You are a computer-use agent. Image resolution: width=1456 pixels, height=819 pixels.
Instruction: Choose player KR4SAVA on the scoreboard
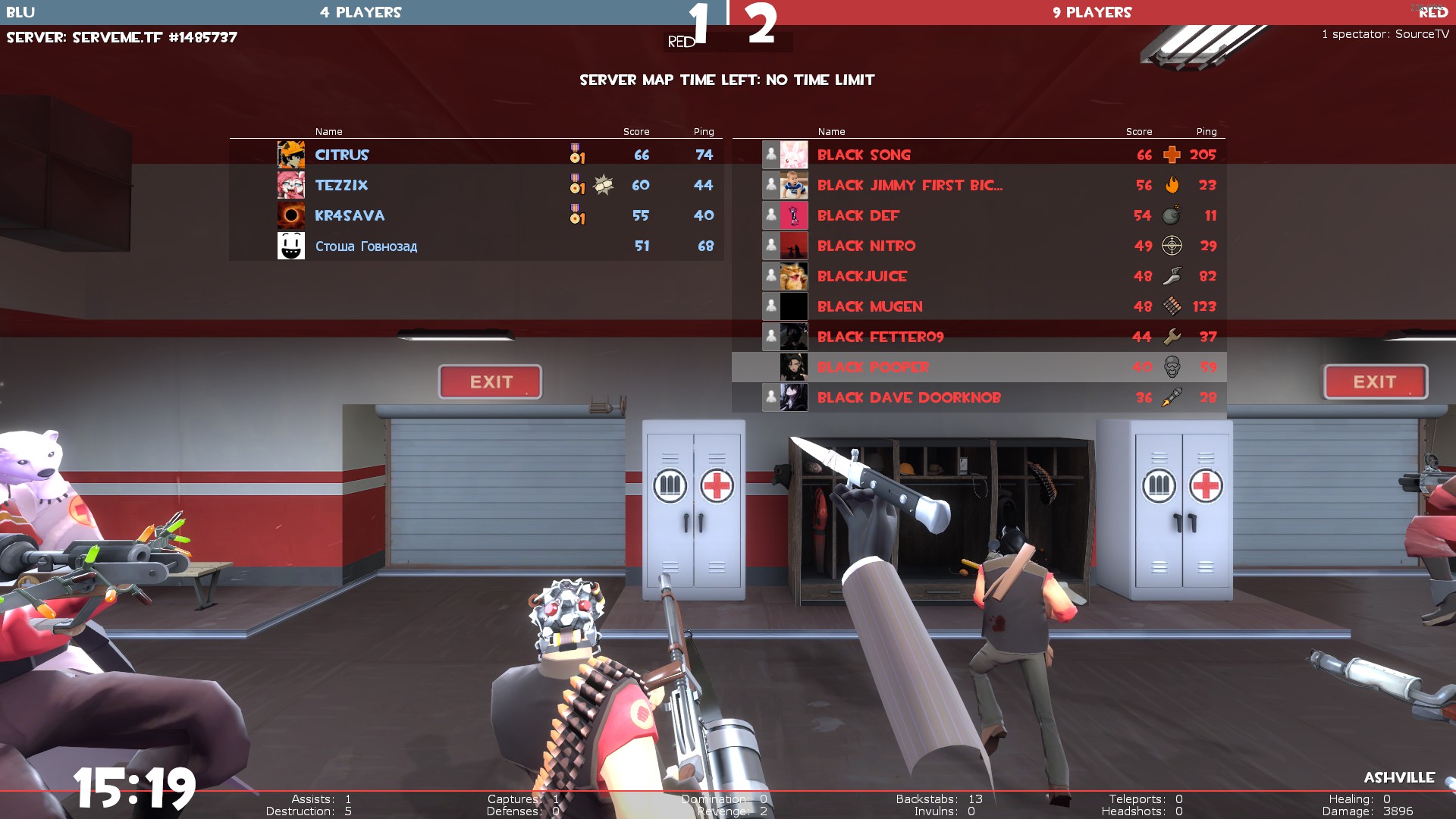pos(350,215)
